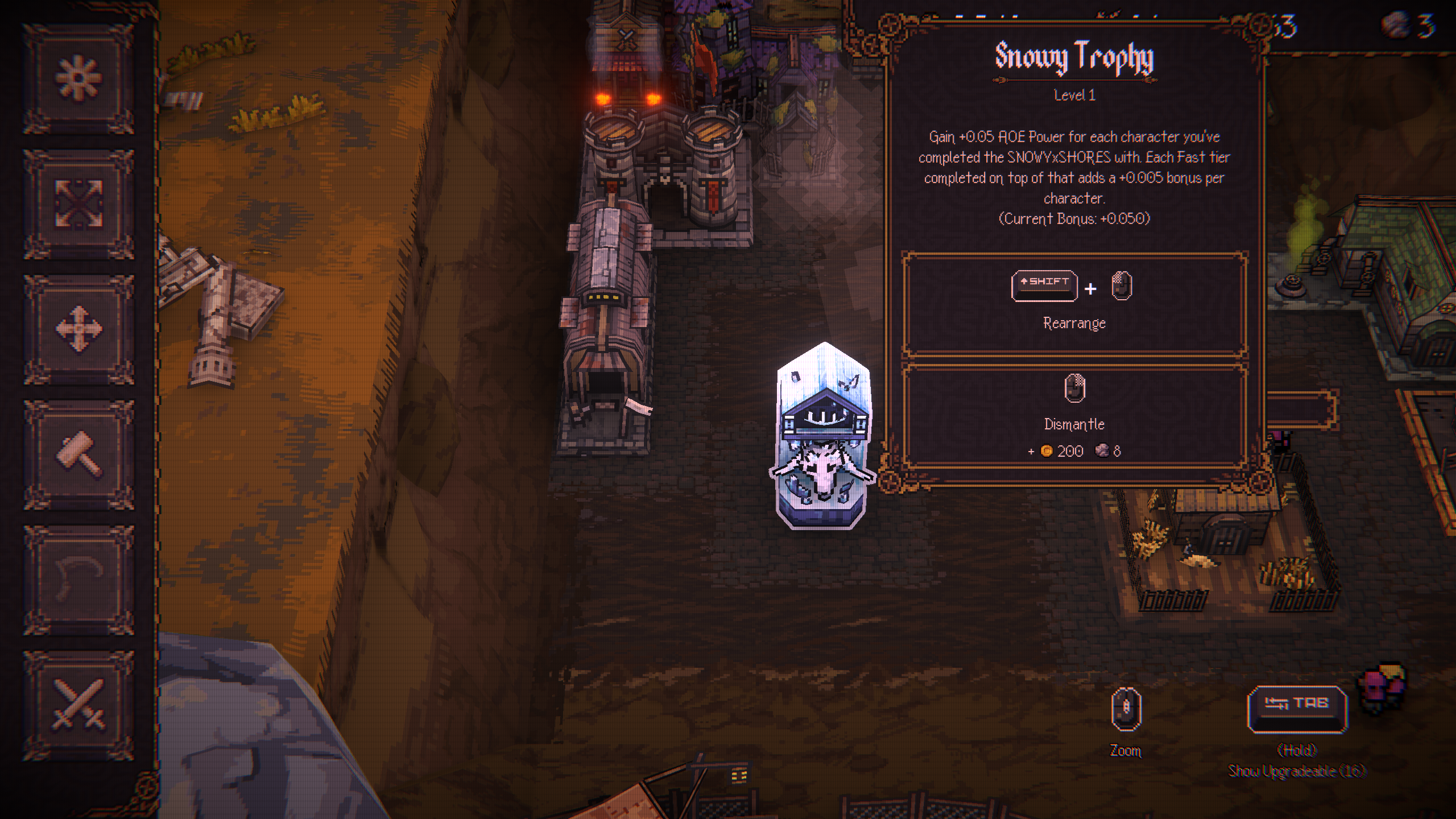Choose the sickle tool in the sidebar
The width and height of the screenshot is (1456, 819).
coord(78,579)
